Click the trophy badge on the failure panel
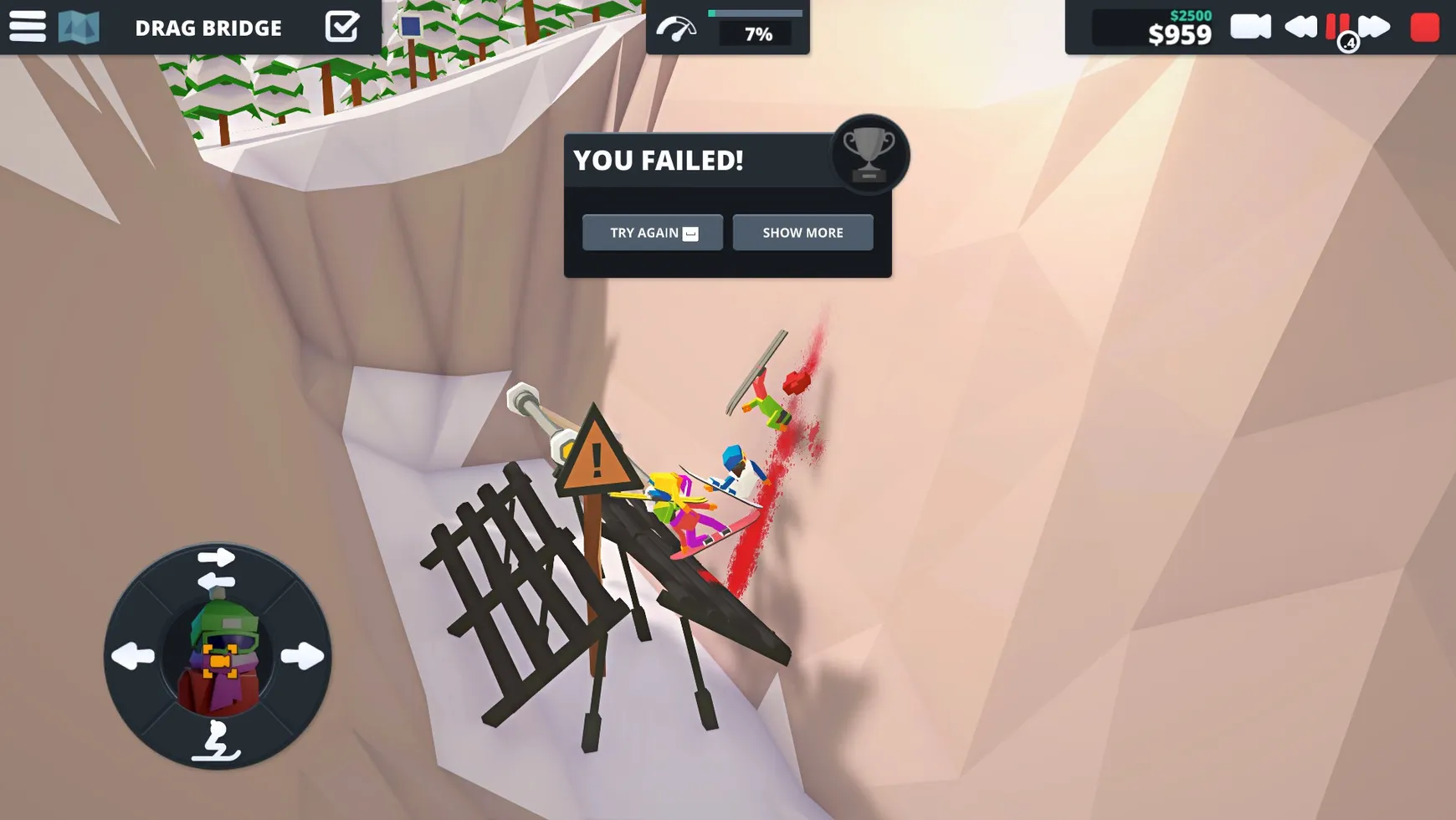 pos(870,154)
